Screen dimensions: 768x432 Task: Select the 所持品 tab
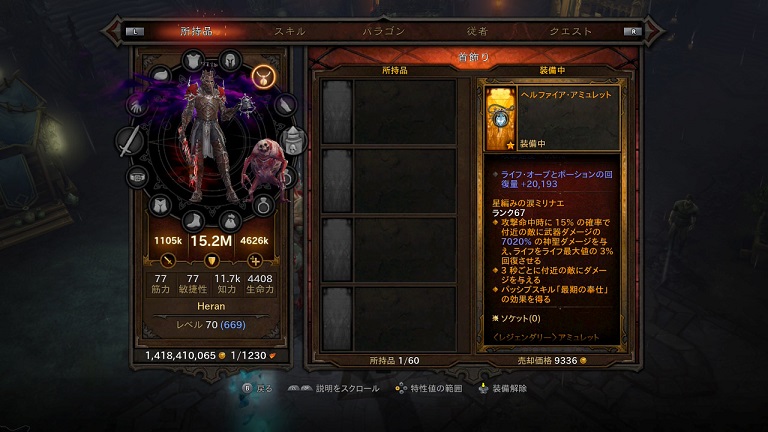click(195, 31)
